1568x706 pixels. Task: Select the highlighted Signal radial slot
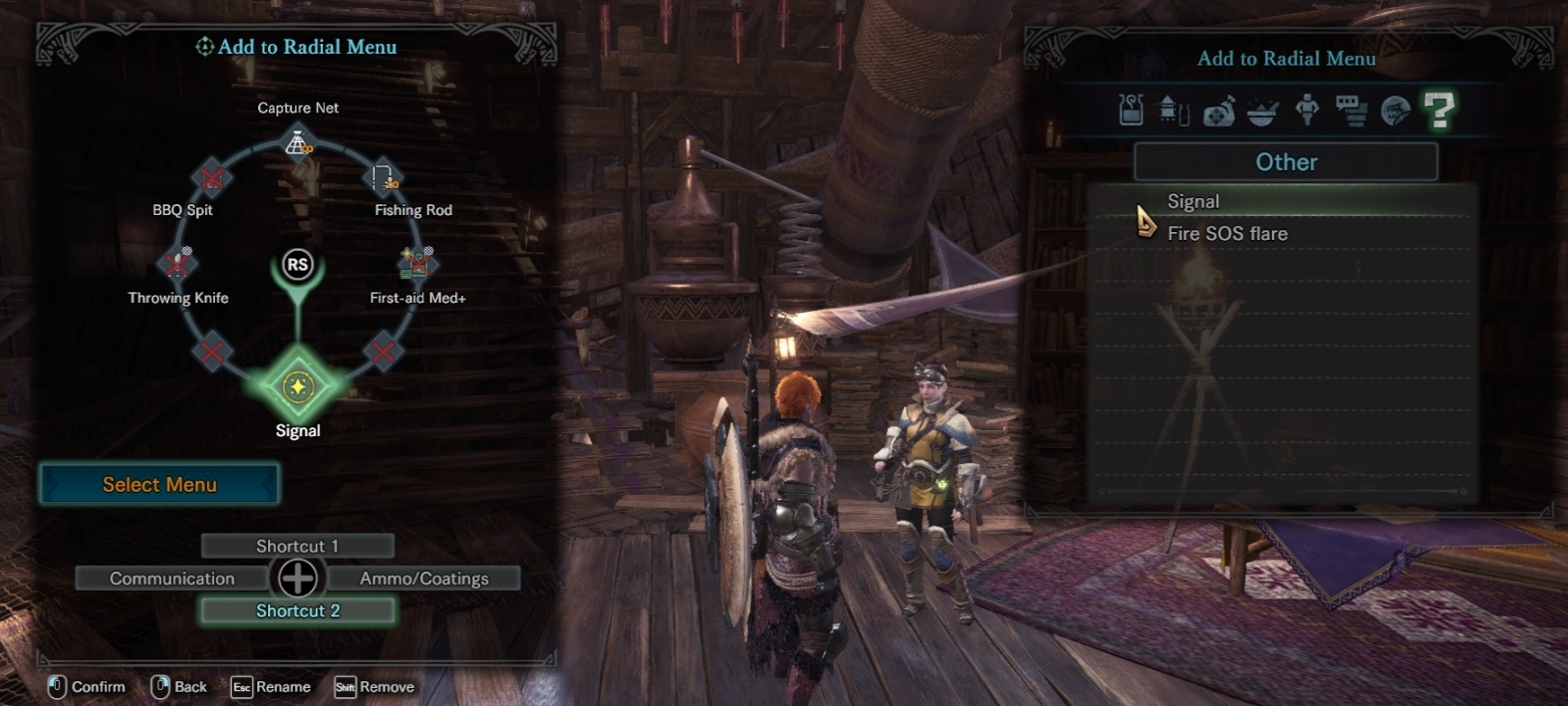click(298, 386)
